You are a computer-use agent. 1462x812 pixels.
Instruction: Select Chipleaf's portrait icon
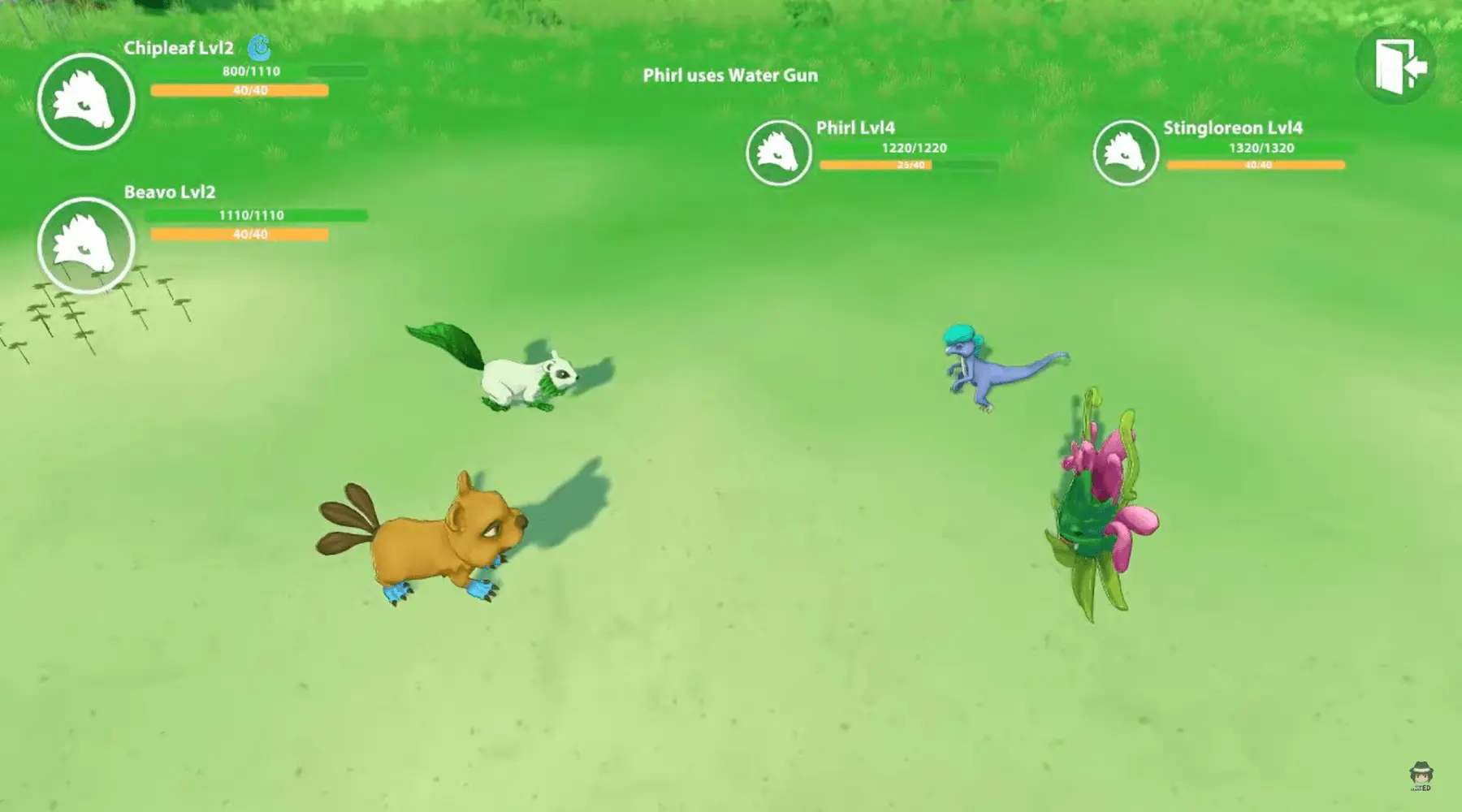point(86,101)
